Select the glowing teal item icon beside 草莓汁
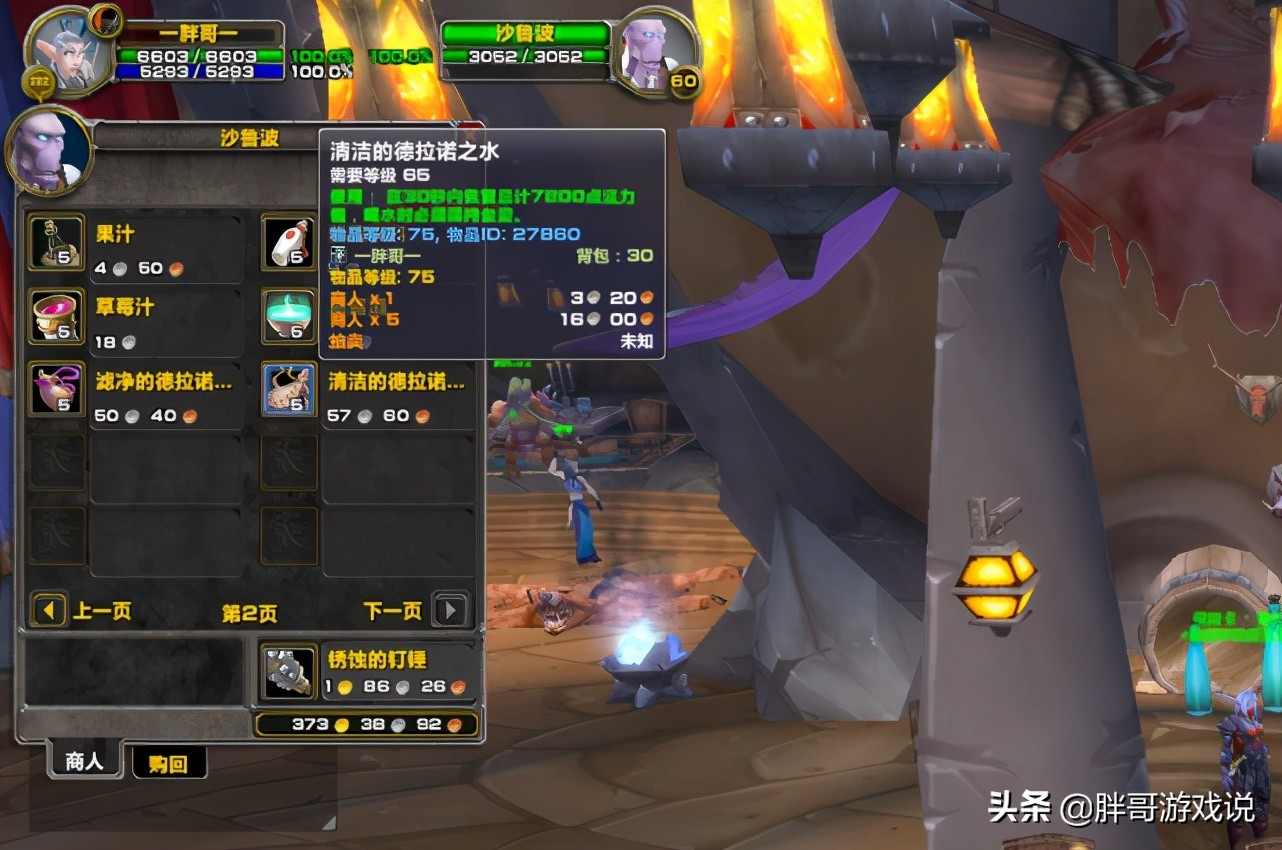The image size is (1282, 850). coord(288,316)
